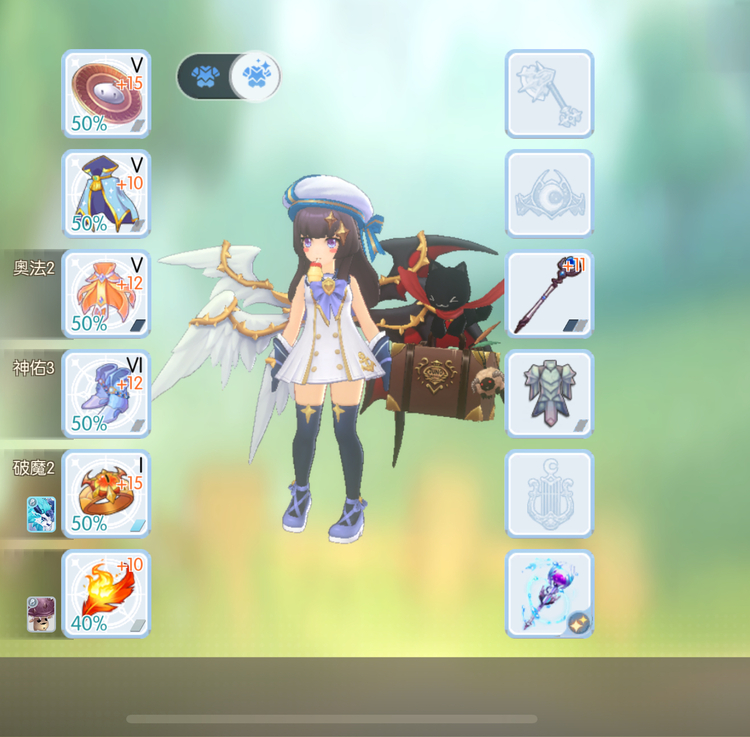Viewport: 750px width, 737px height.
Task: Select the round shield equipment slot
Action: tap(107, 94)
